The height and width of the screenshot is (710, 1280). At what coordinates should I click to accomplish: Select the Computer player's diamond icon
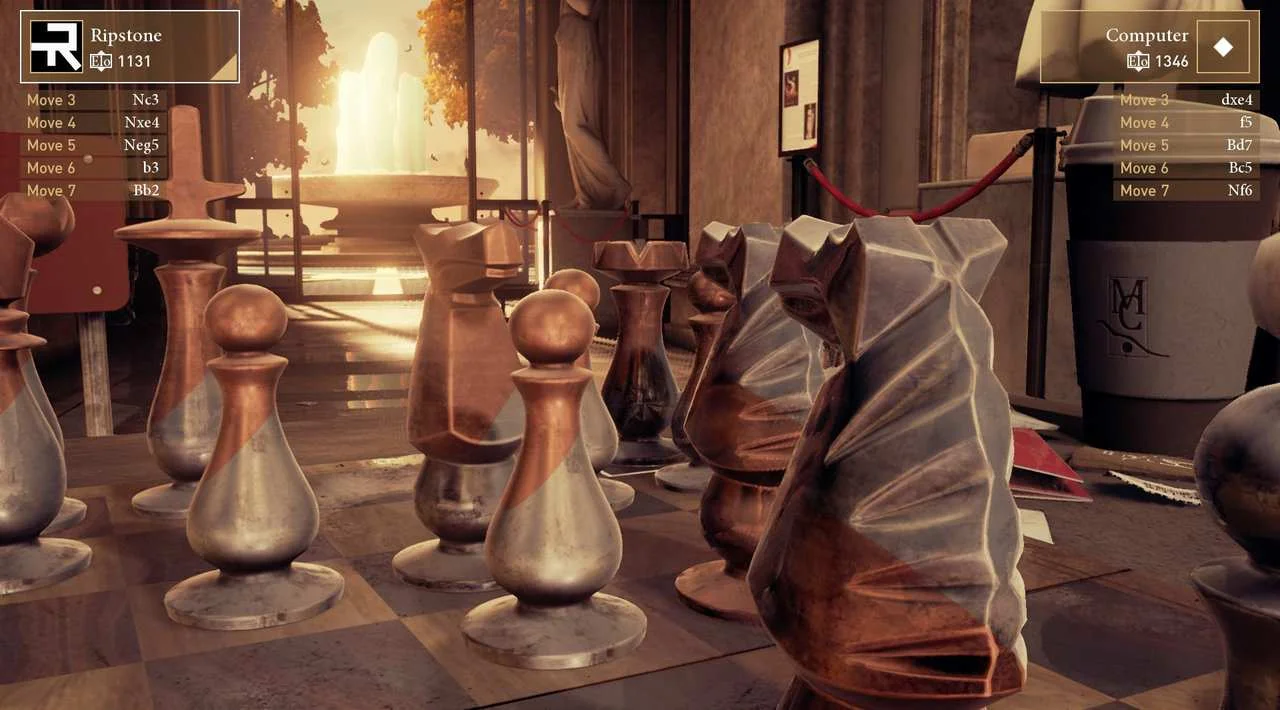pos(1223,47)
